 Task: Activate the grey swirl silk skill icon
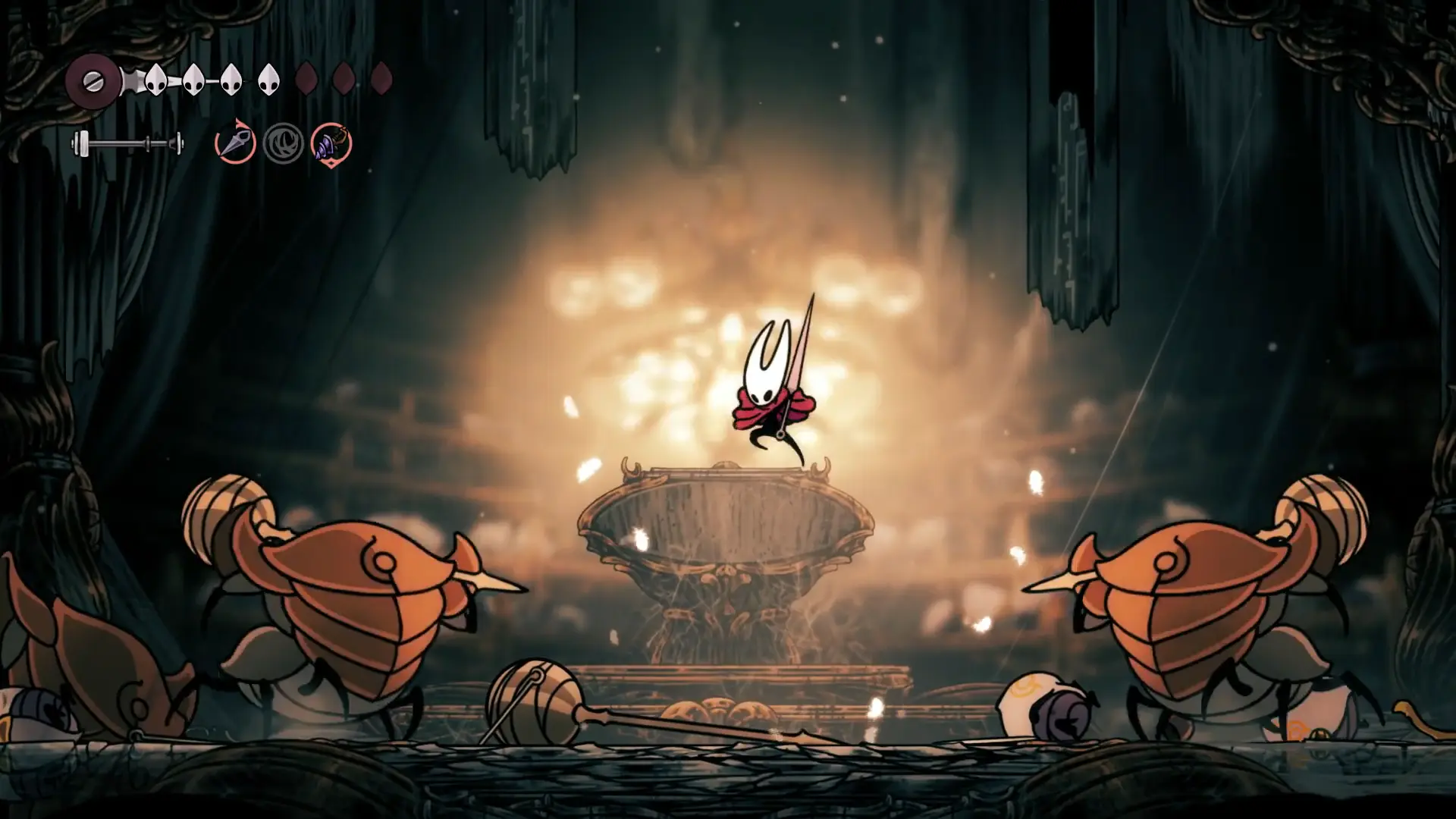(284, 143)
